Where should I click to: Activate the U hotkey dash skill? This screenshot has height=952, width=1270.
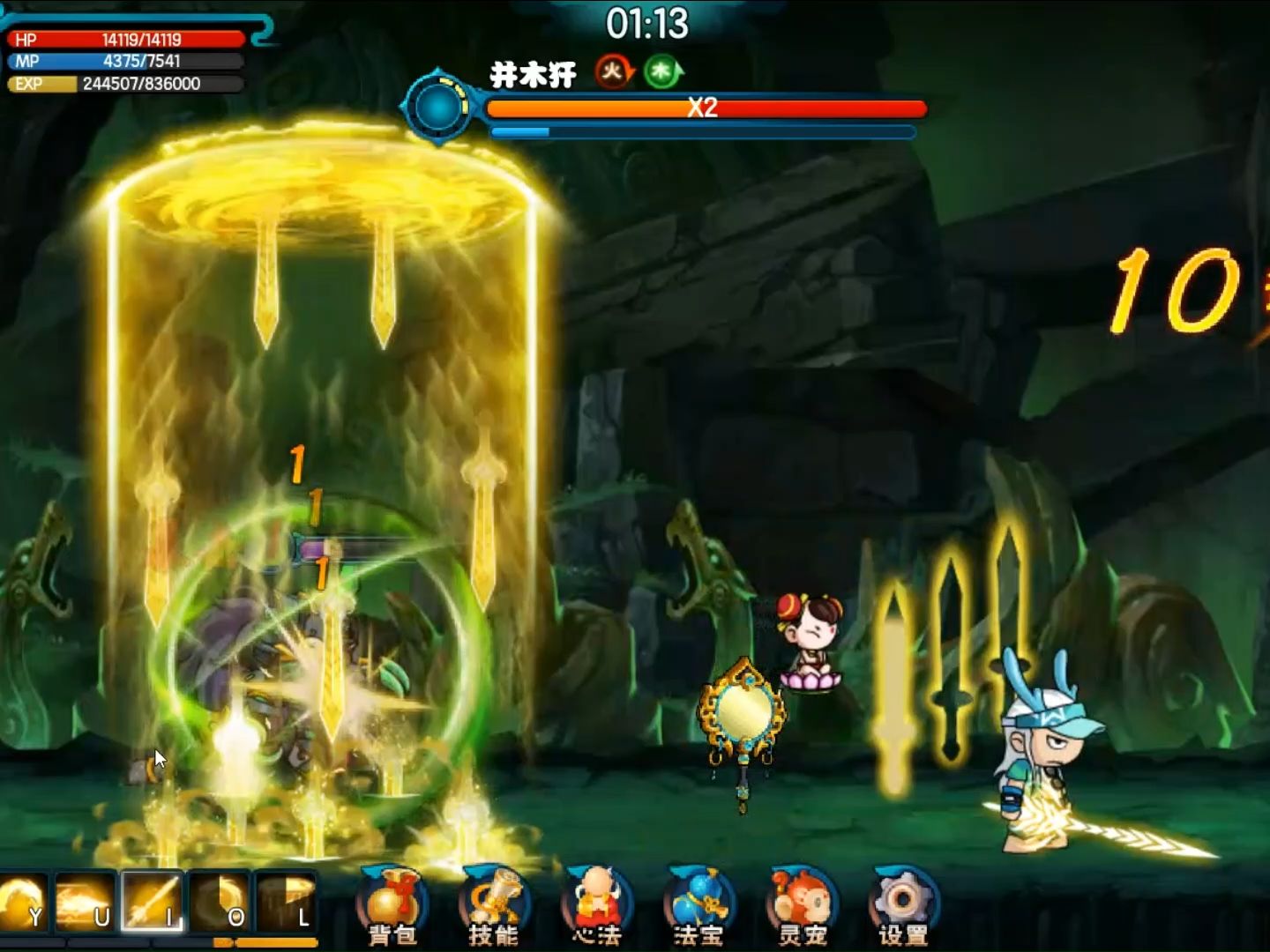pos(85,903)
